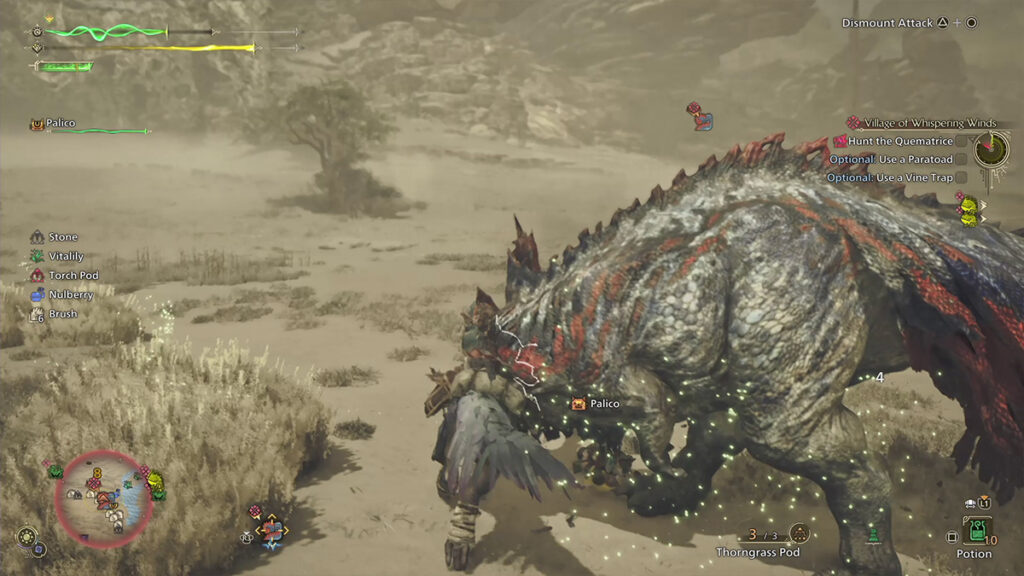Viewport: 1024px width, 576px height.
Task: Click the yellow monster icons under the timer
Action: 968,211
